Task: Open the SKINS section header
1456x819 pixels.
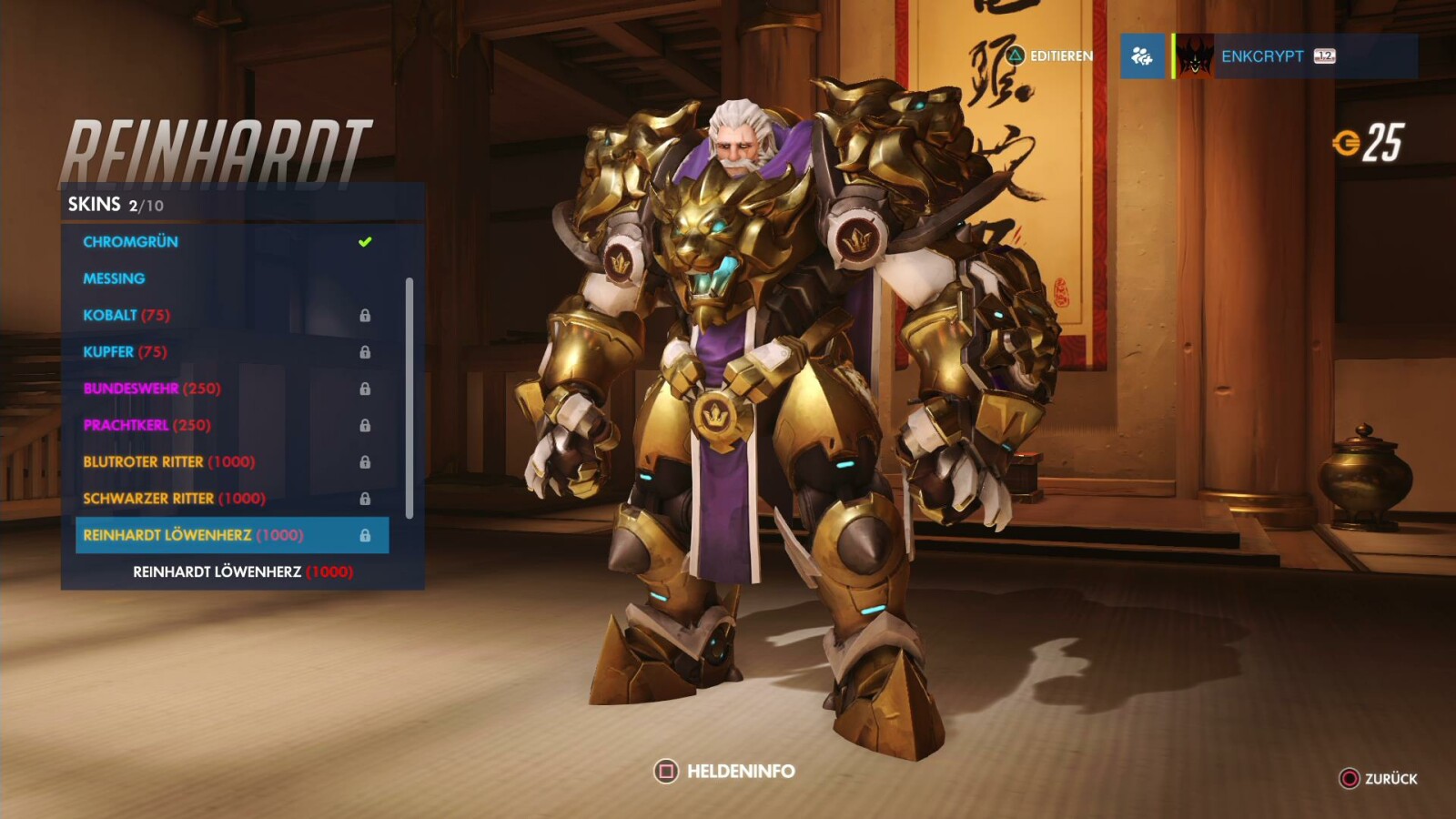Action: point(93,205)
